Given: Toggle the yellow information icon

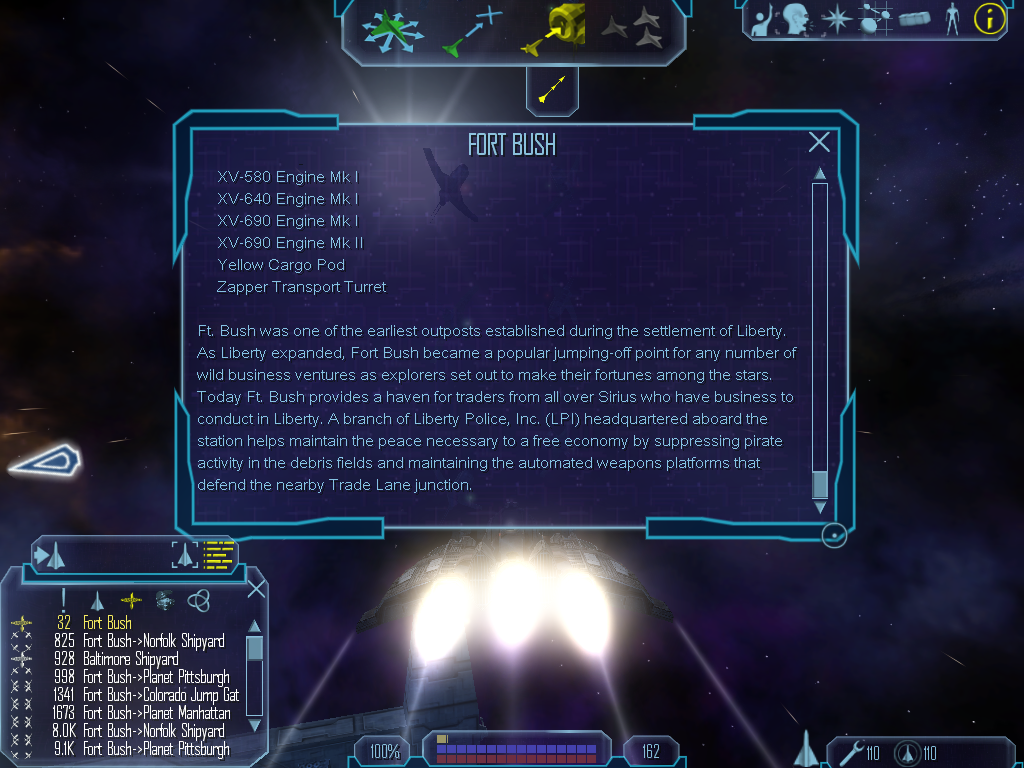Looking at the screenshot, I should tap(989, 18).
